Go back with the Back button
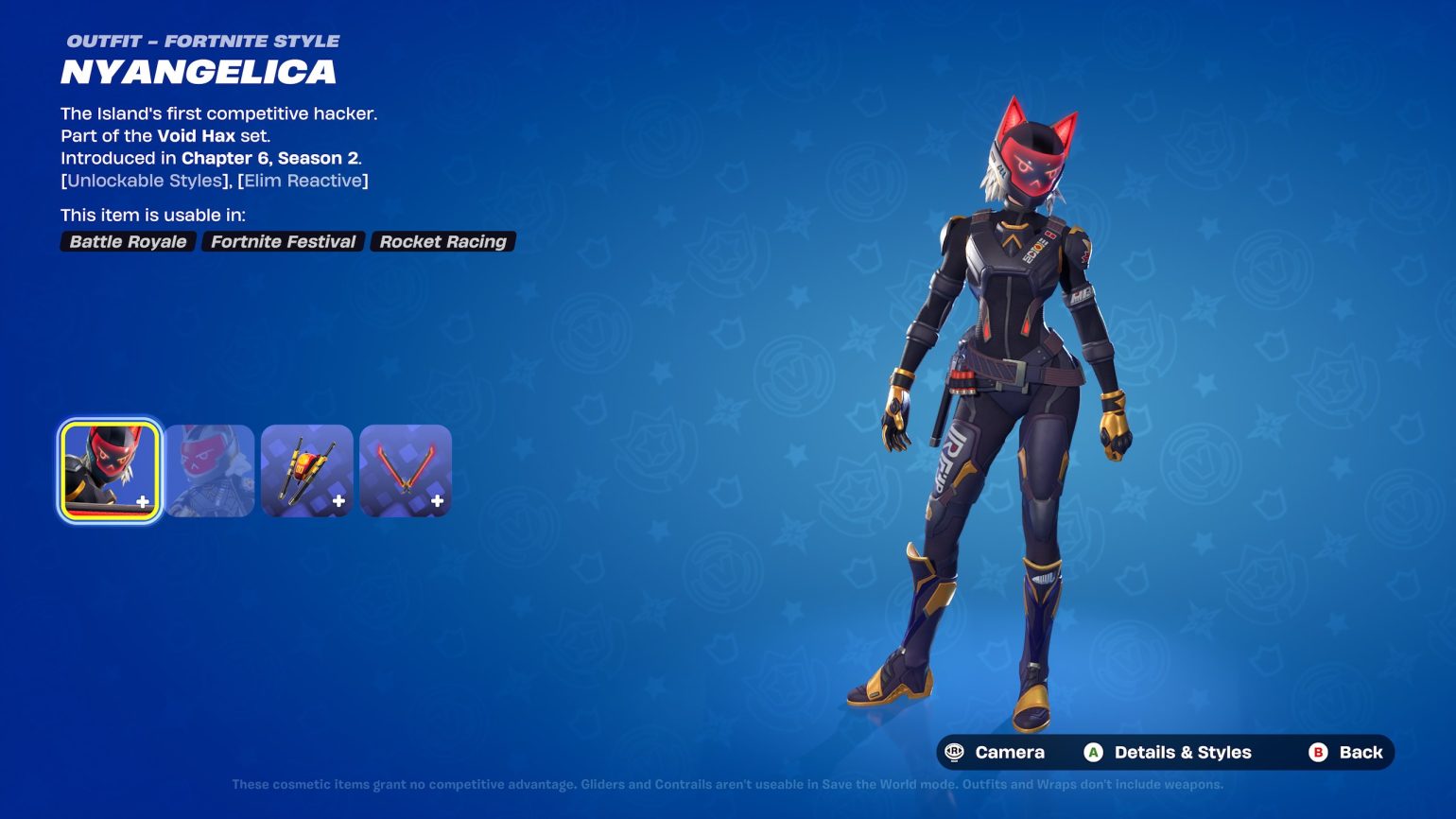This screenshot has height=819, width=1456. (x=1346, y=753)
